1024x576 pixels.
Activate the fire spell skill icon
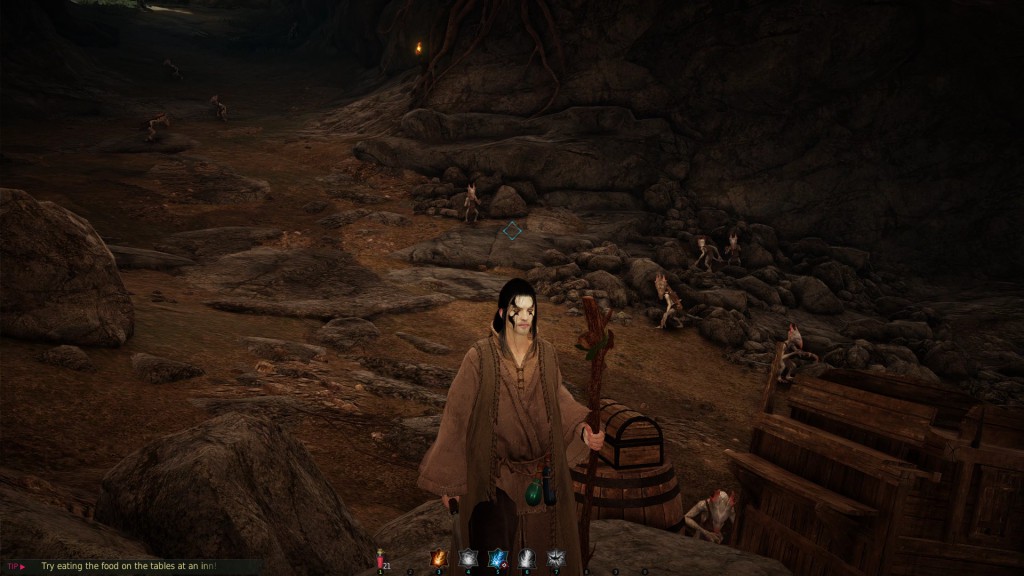(x=438, y=558)
